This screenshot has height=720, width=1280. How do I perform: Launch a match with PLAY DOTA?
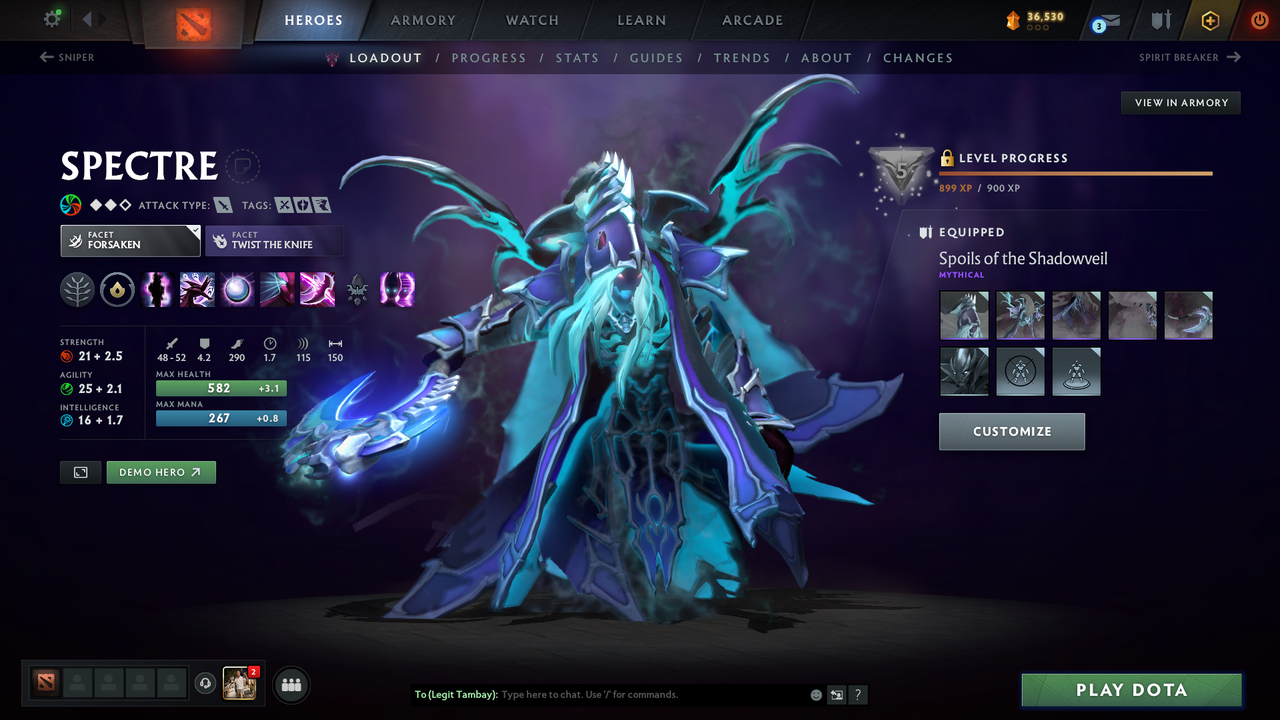(1131, 689)
